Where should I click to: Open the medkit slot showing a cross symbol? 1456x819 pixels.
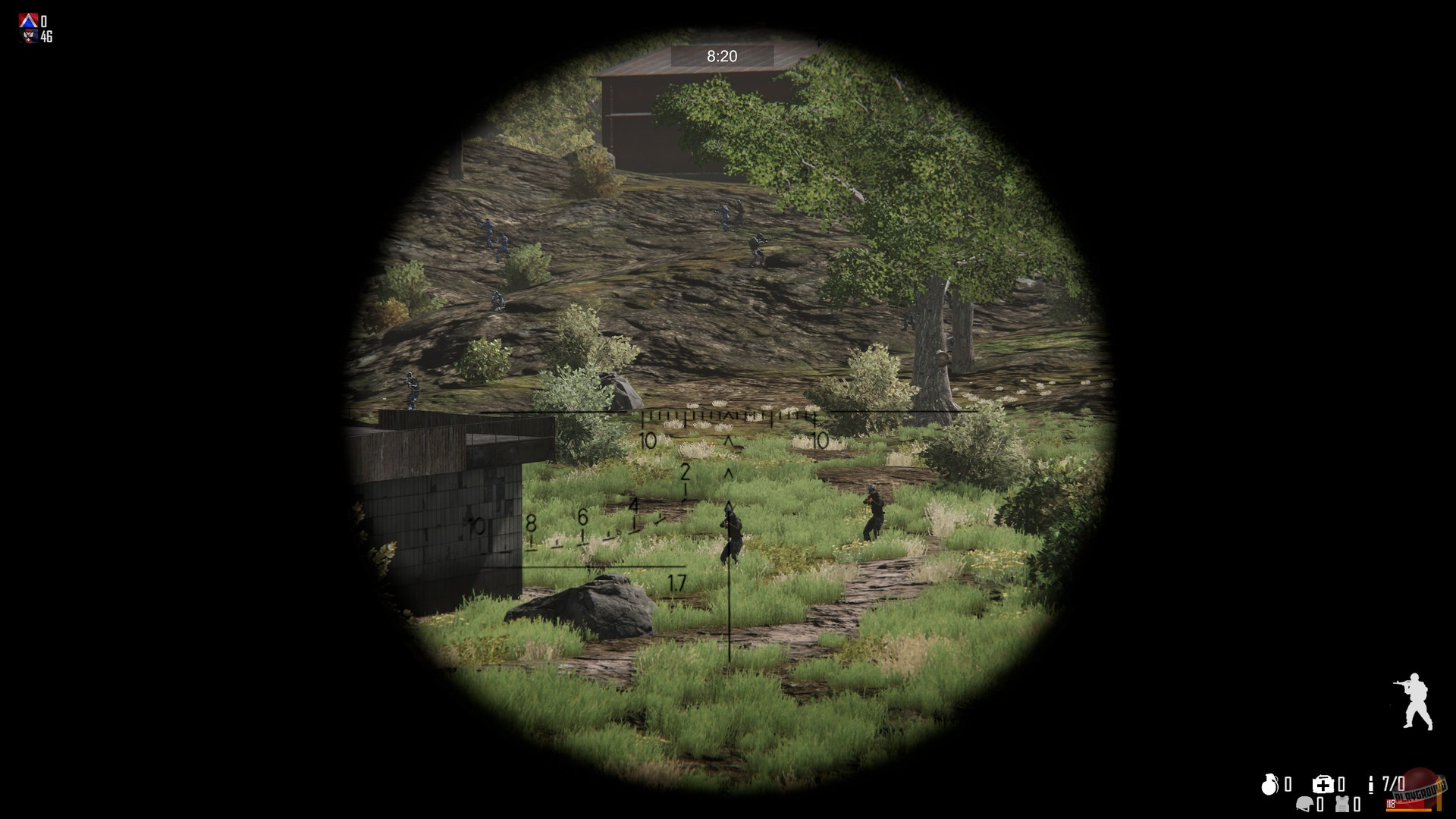tap(1323, 785)
